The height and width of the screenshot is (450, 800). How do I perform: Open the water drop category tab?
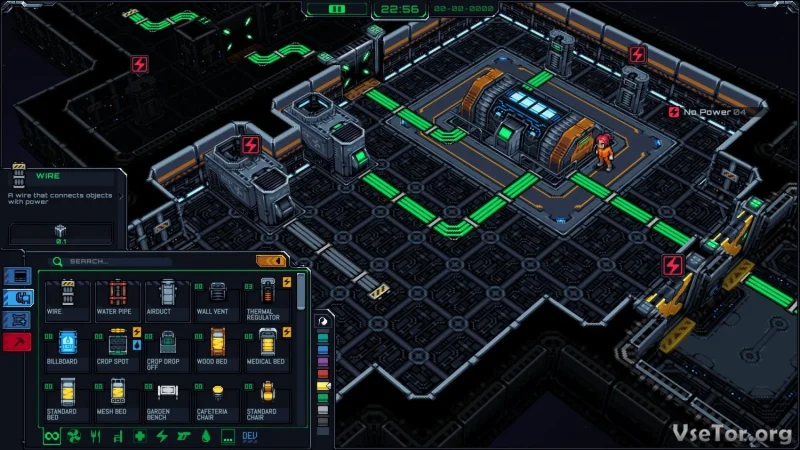[206, 437]
